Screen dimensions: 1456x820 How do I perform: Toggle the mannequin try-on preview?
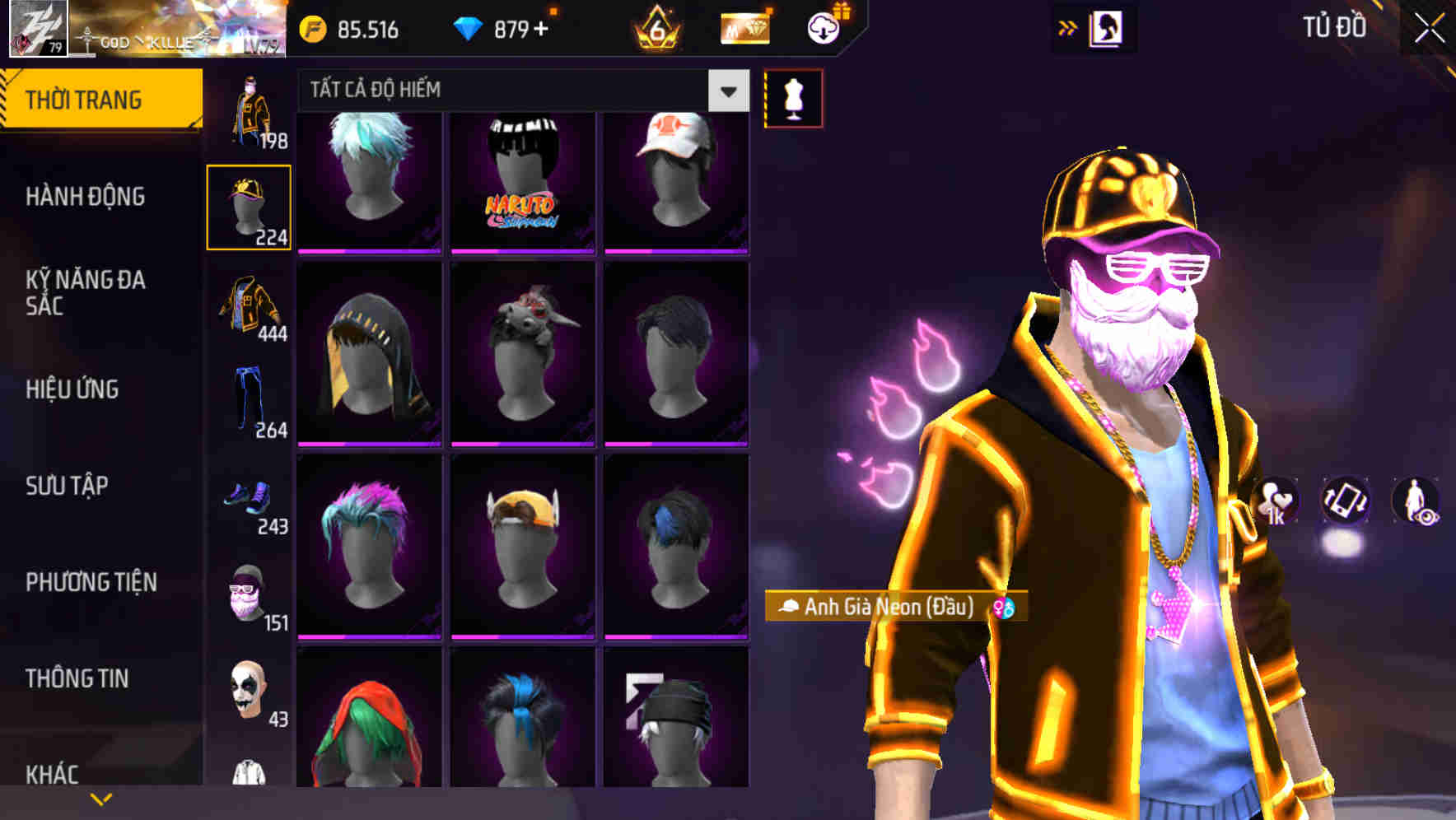pyautogui.click(x=793, y=97)
